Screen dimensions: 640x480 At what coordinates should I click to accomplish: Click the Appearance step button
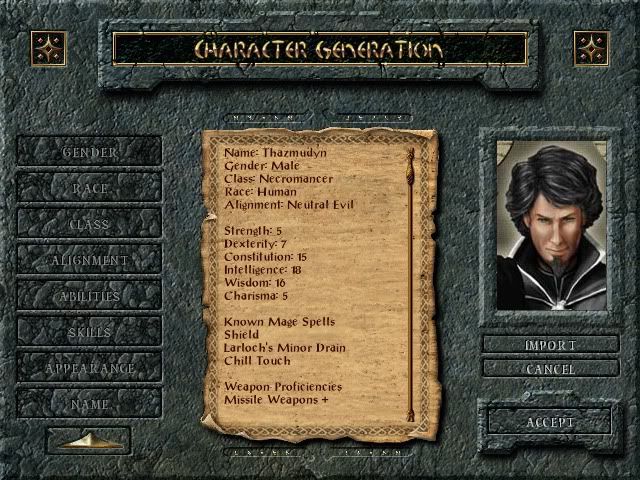pyautogui.click(x=89, y=368)
